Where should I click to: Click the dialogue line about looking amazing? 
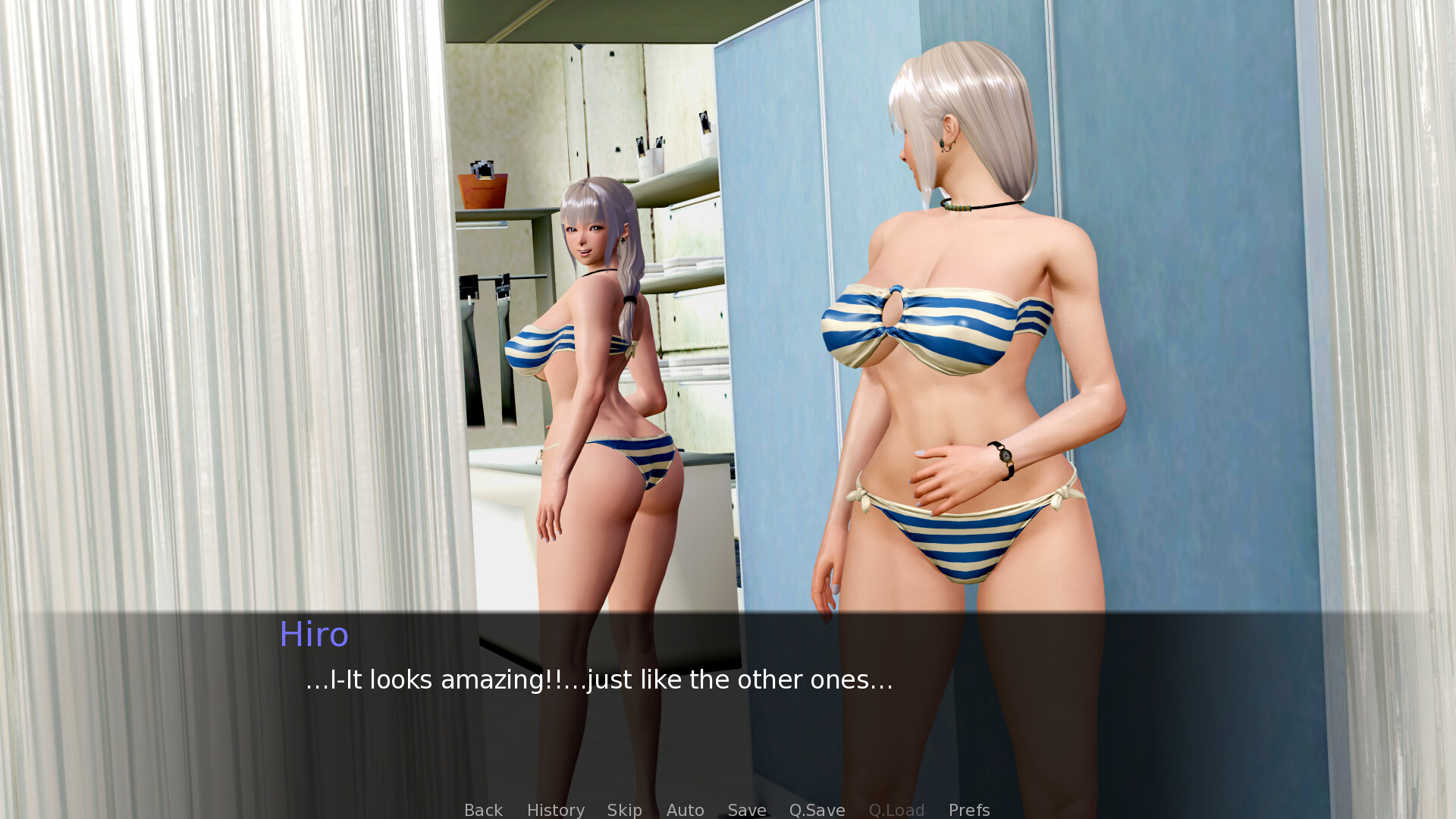point(598,680)
